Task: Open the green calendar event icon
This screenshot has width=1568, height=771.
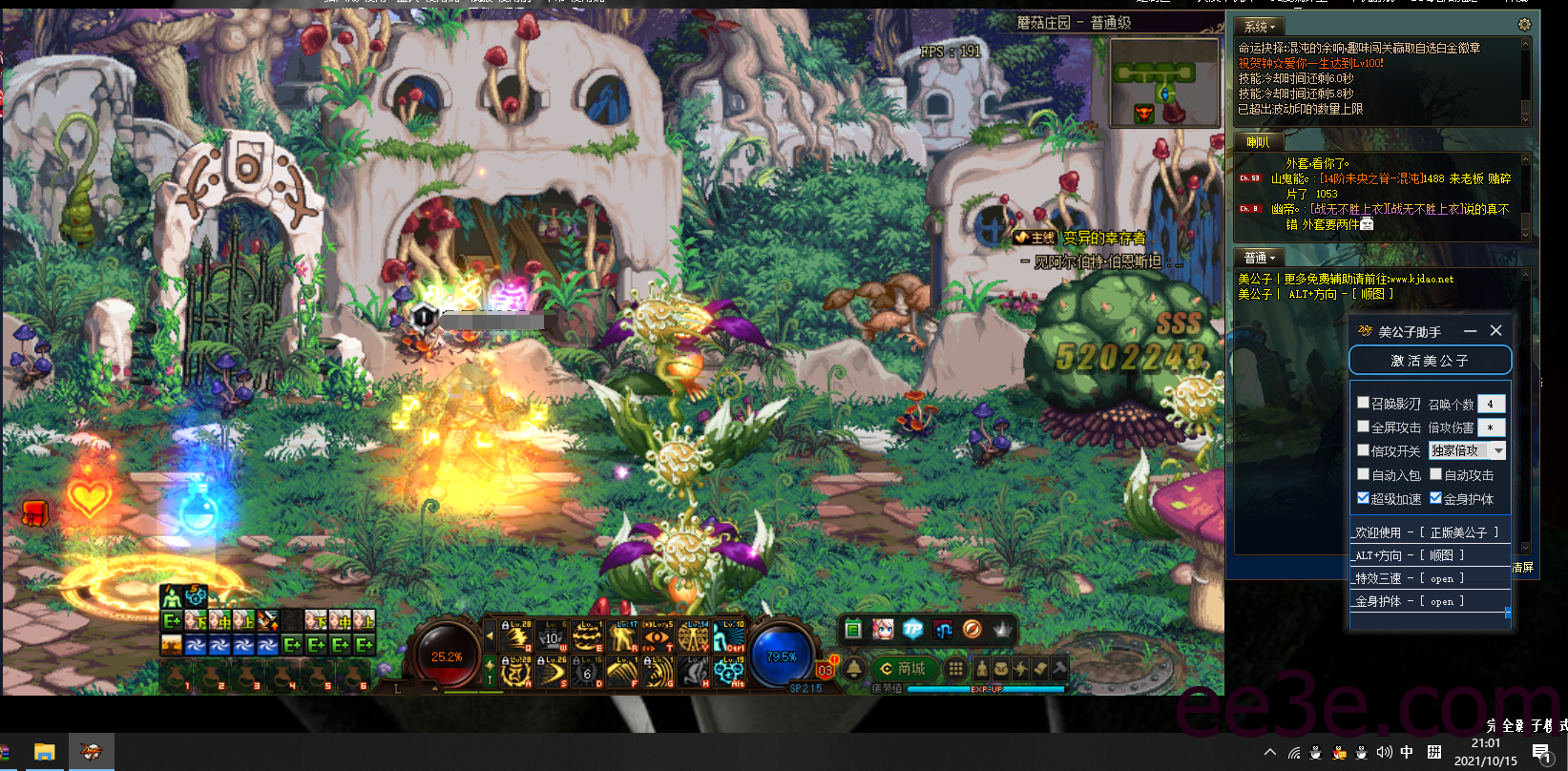Action: 854,629
